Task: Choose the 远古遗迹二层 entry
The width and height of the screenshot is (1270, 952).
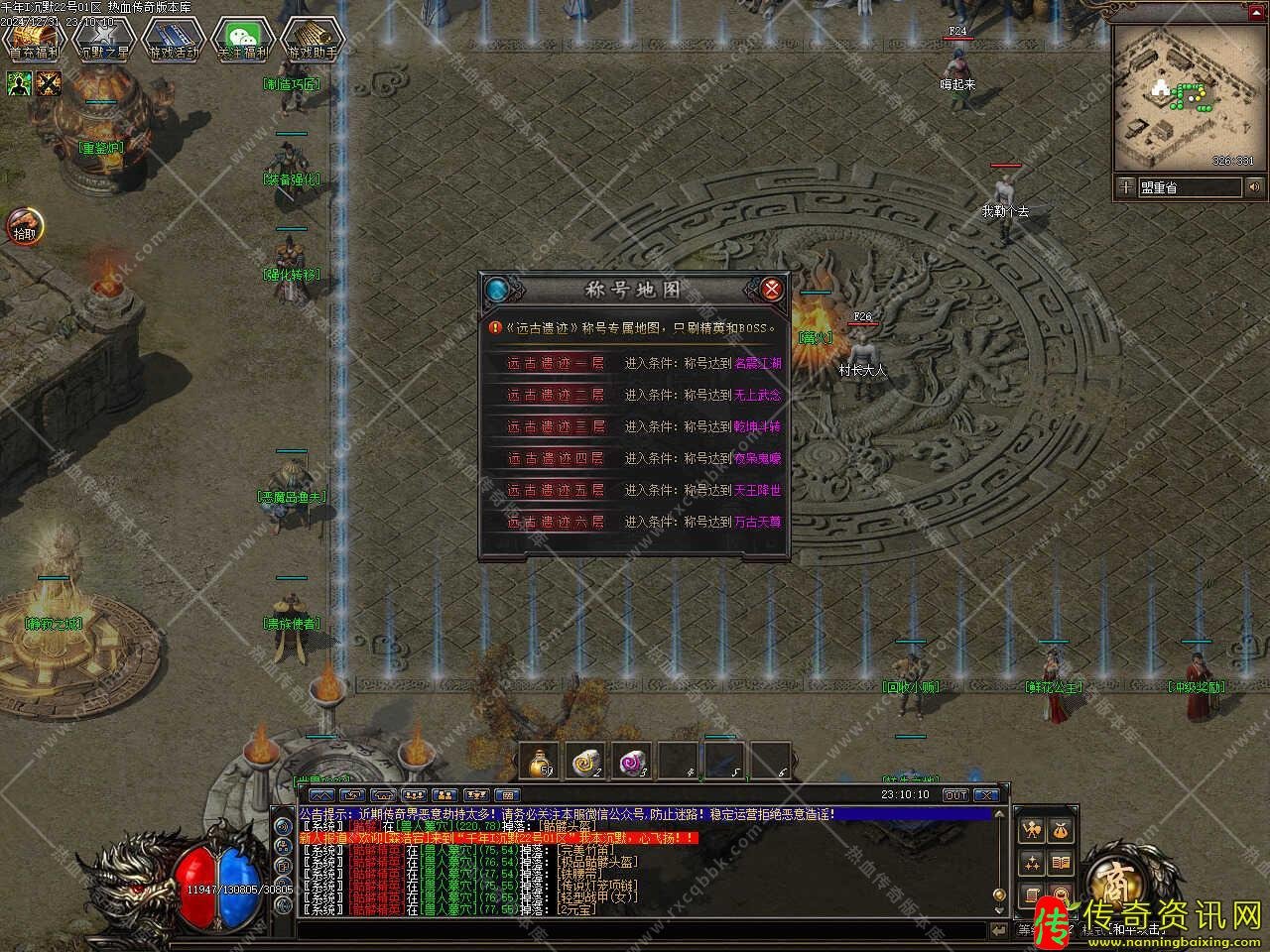Action: [x=556, y=395]
